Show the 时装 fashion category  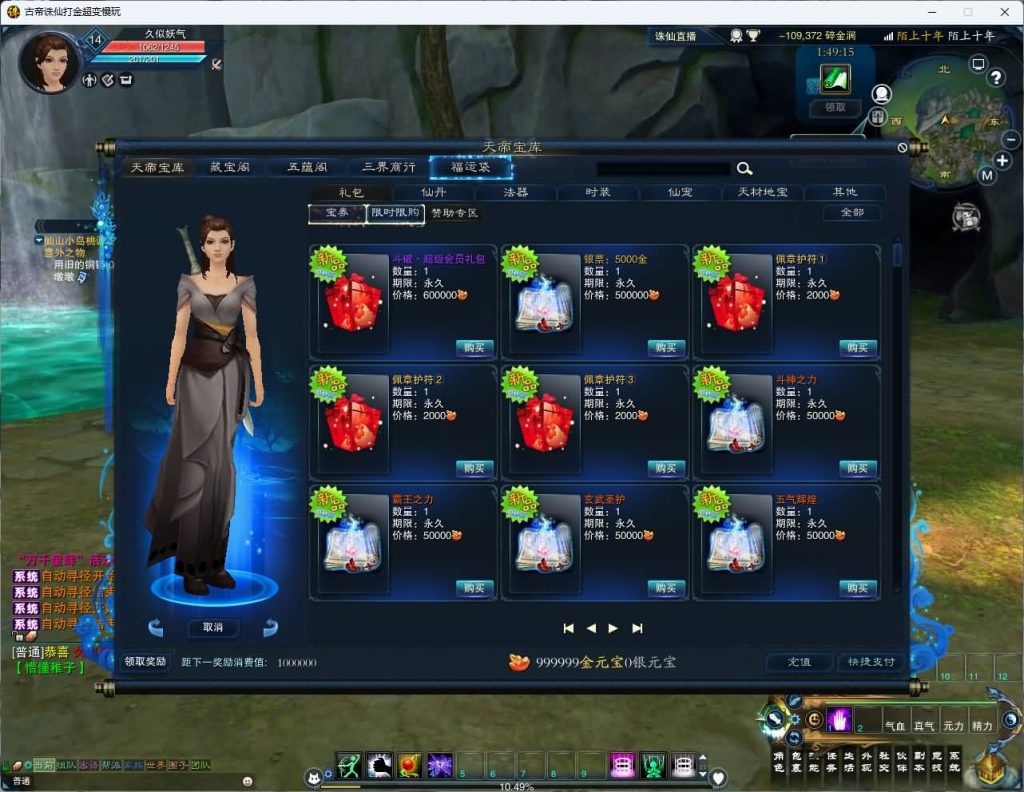click(x=598, y=192)
